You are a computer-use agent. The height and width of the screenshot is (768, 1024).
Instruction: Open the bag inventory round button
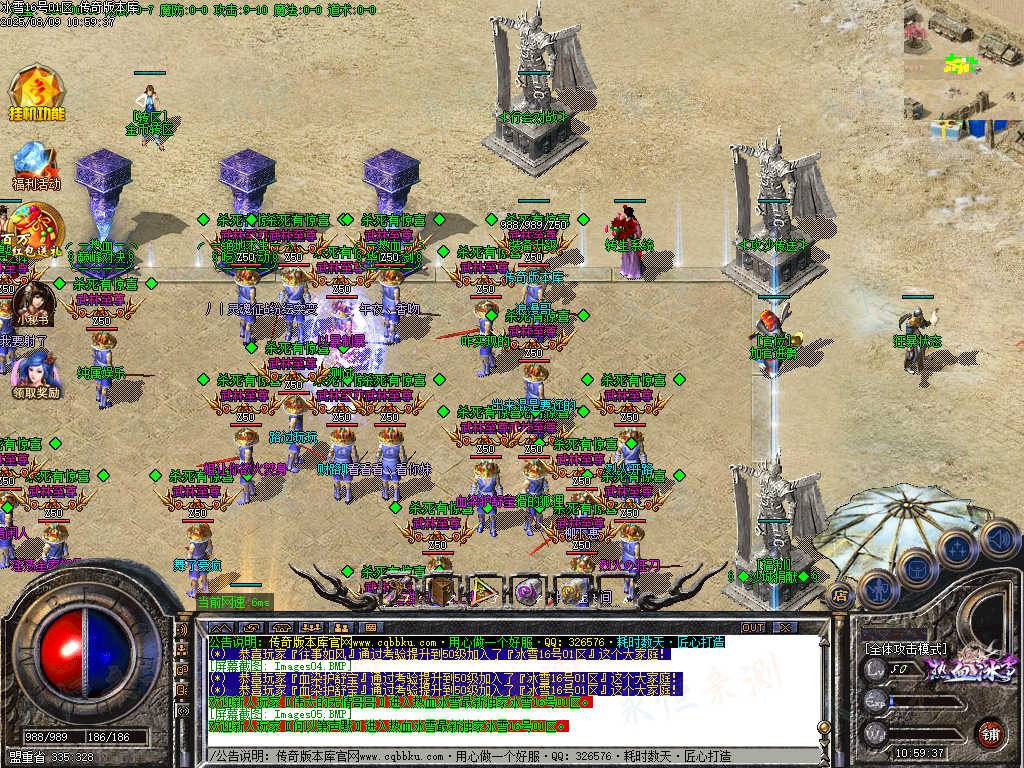tap(916, 569)
